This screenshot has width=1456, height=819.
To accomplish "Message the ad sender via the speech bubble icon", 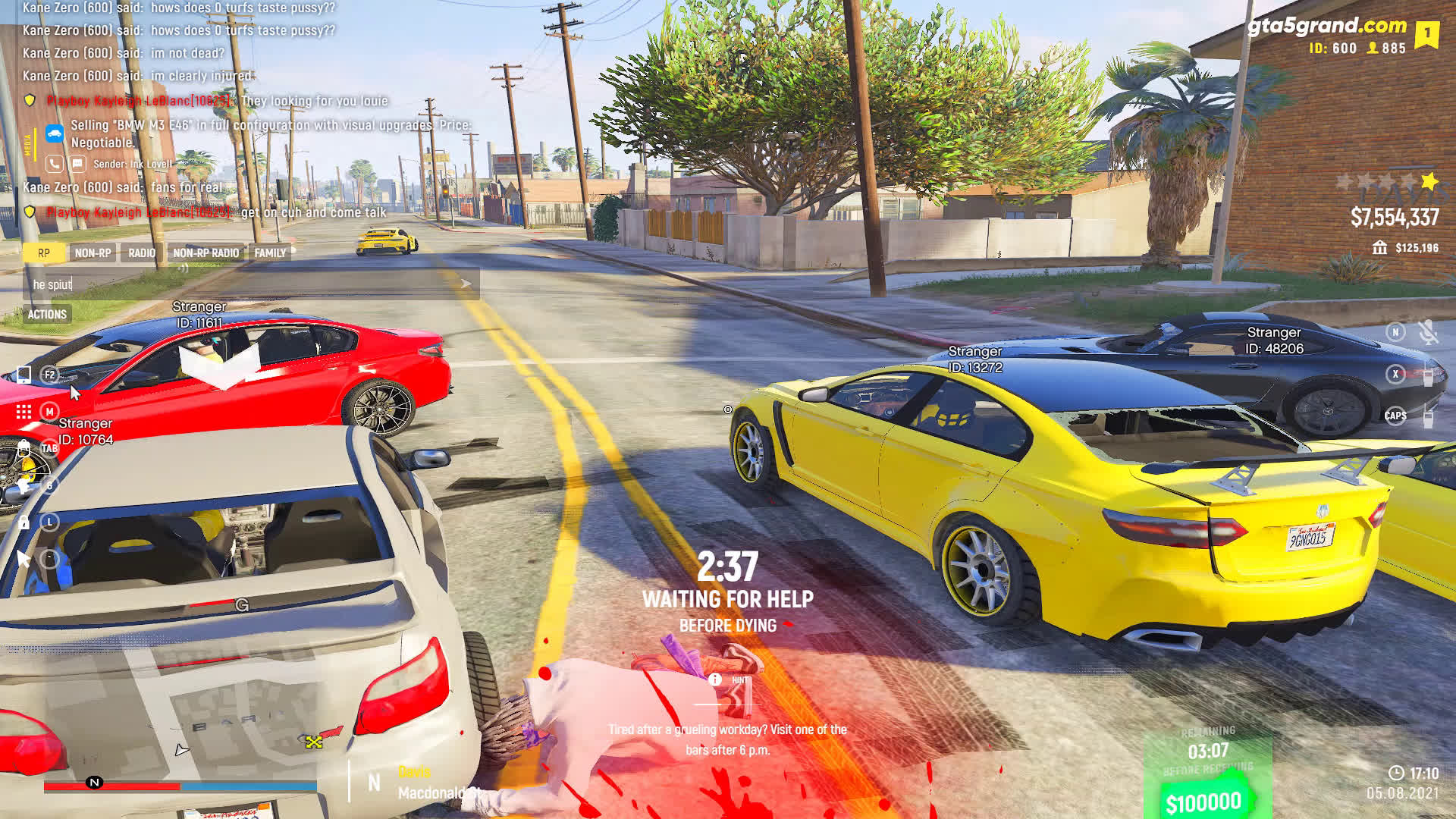I will click(x=77, y=164).
